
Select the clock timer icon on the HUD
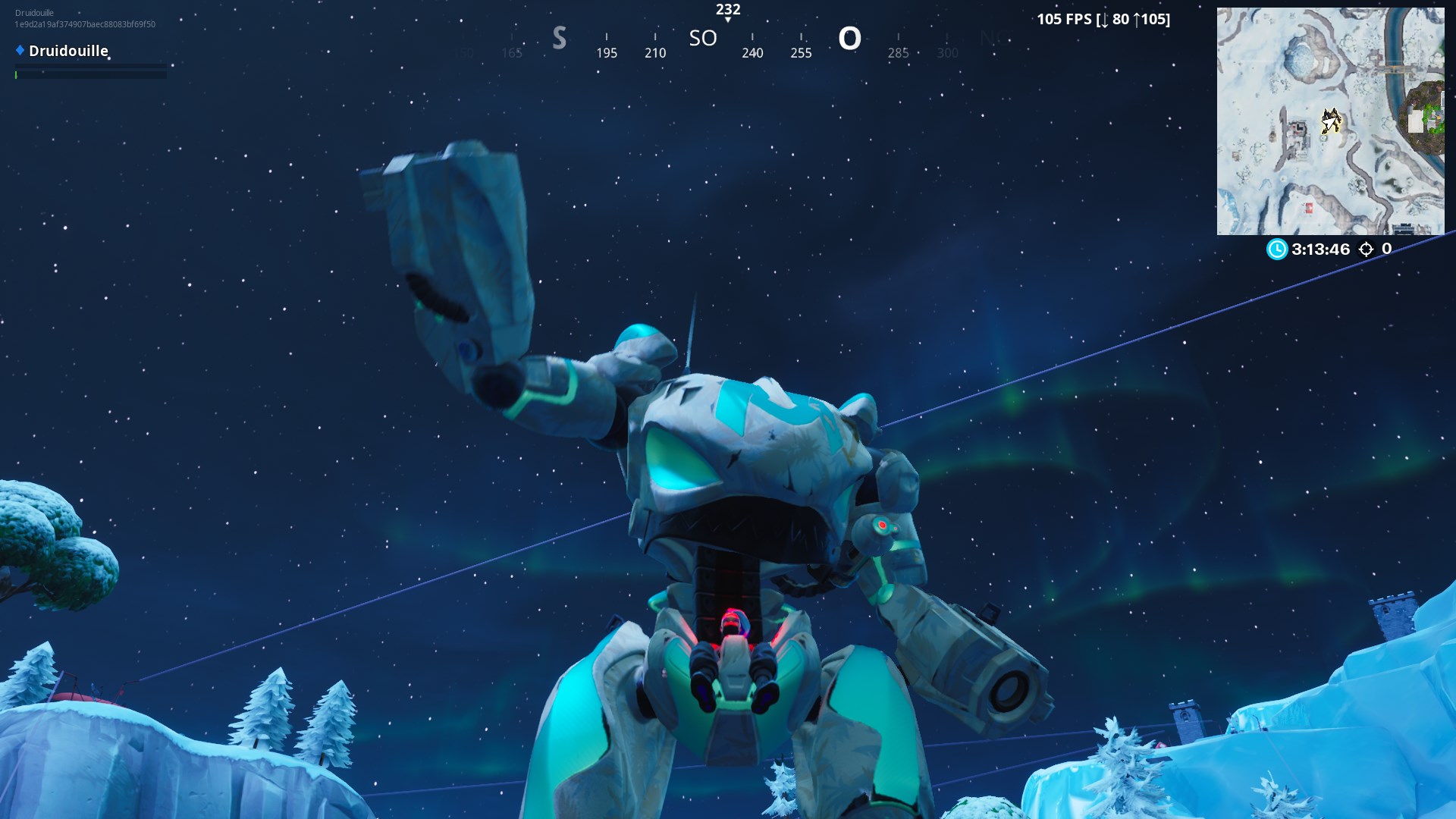click(x=1276, y=249)
